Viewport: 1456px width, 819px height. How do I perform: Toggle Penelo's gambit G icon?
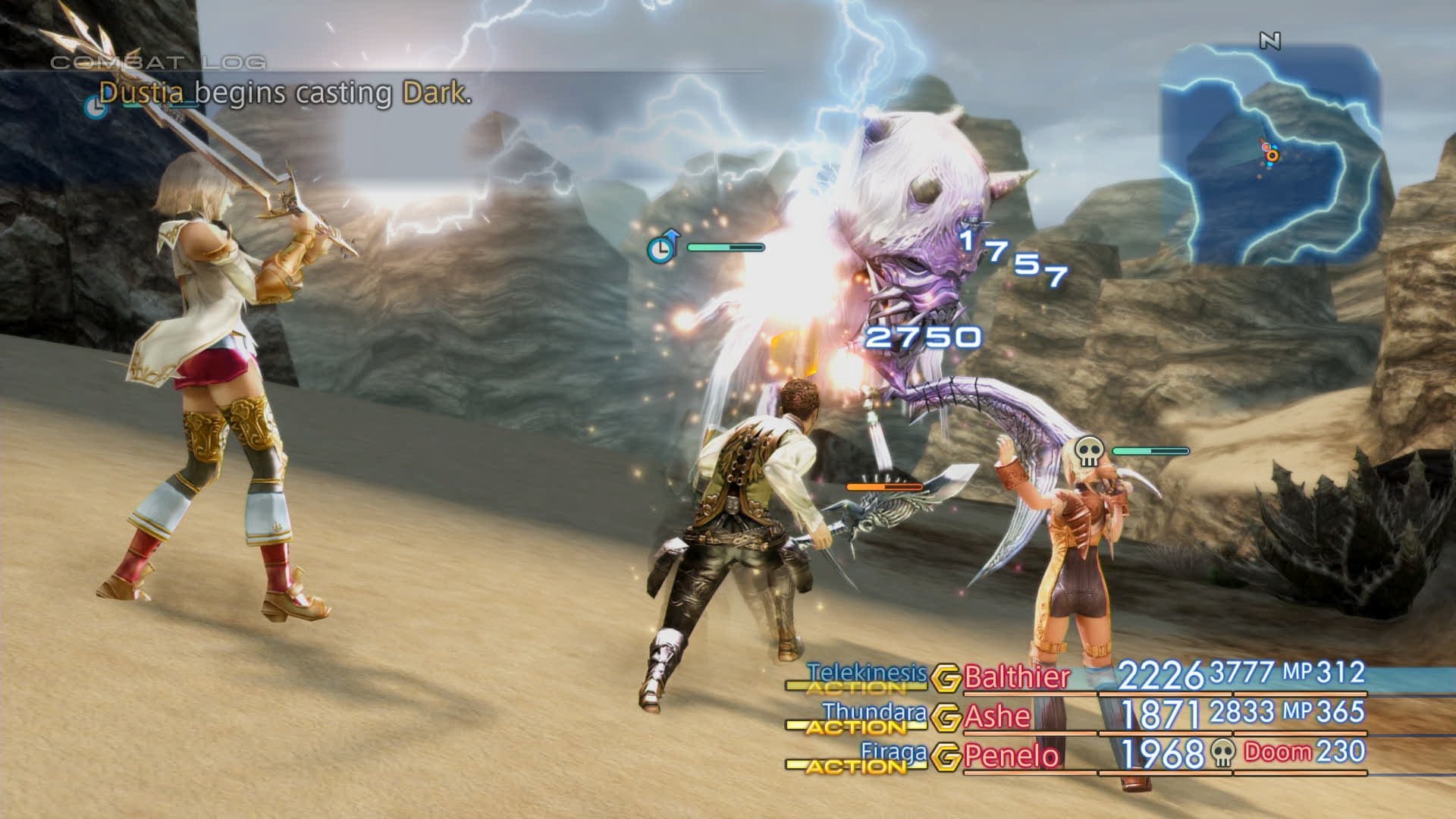pos(946,757)
